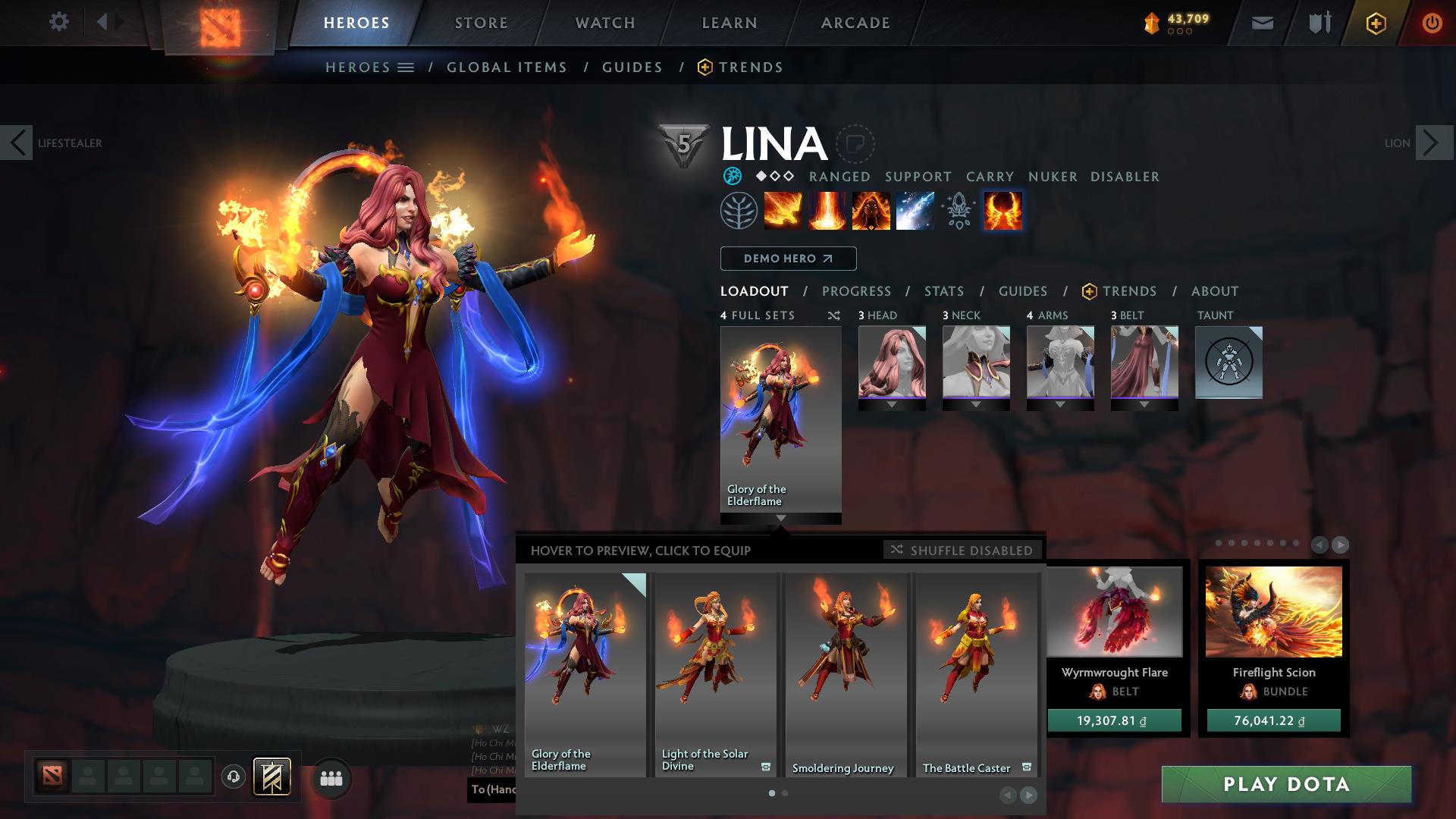Open the settings gear icon
Image resolution: width=1456 pixels, height=819 pixels.
pyautogui.click(x=58, y=22)
